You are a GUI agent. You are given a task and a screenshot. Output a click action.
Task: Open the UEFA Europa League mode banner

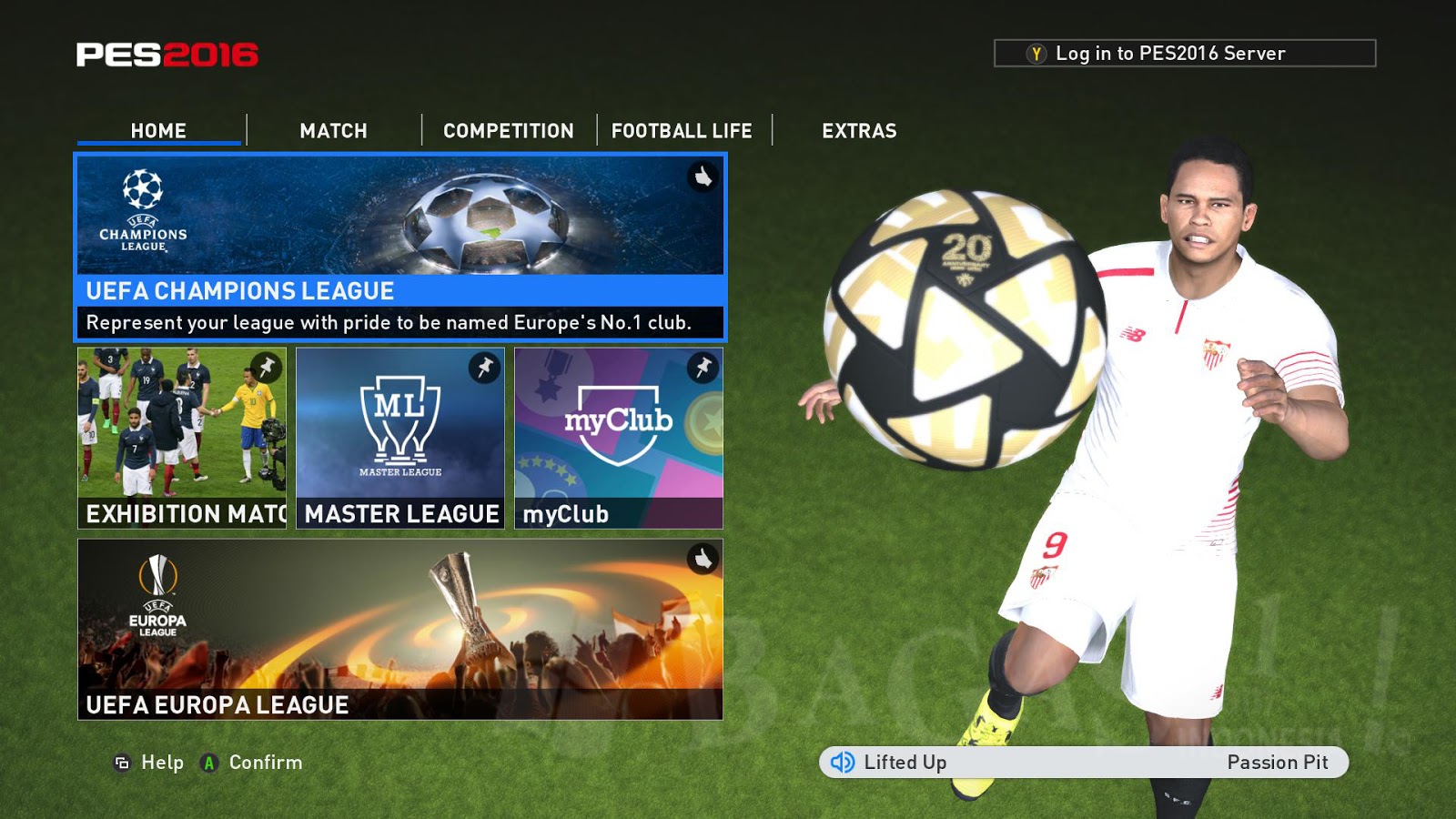[x=400, y=628]
